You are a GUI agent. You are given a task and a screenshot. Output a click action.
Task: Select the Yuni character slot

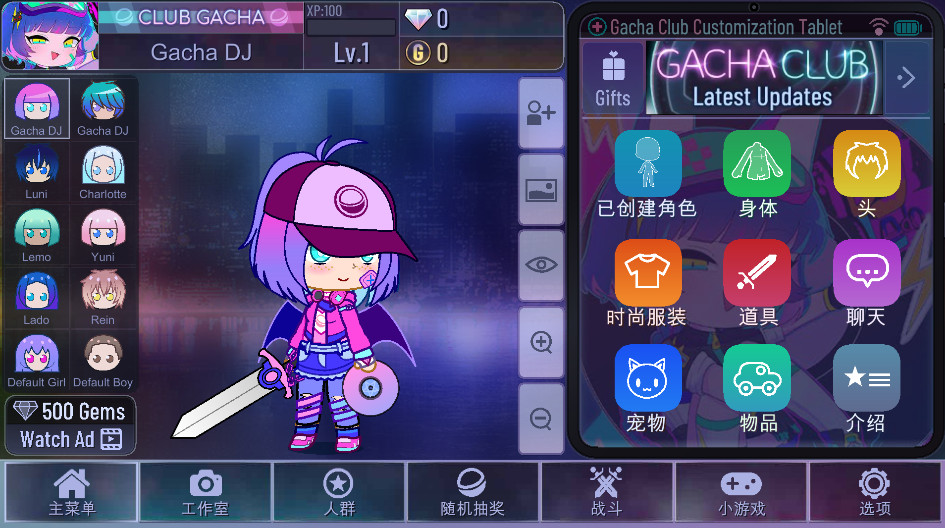(103, 235)
